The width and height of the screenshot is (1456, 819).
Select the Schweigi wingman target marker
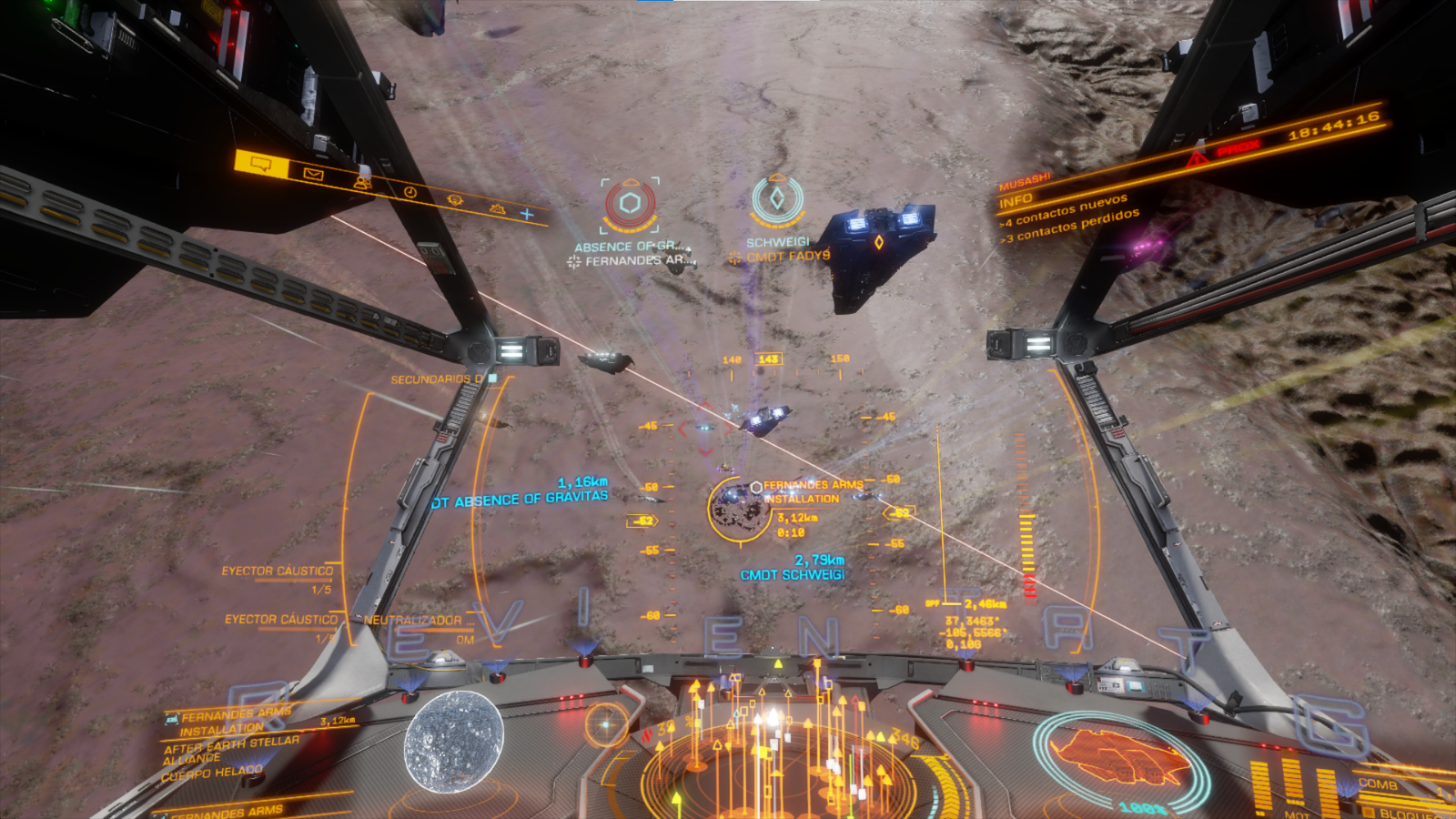(777, 200)
